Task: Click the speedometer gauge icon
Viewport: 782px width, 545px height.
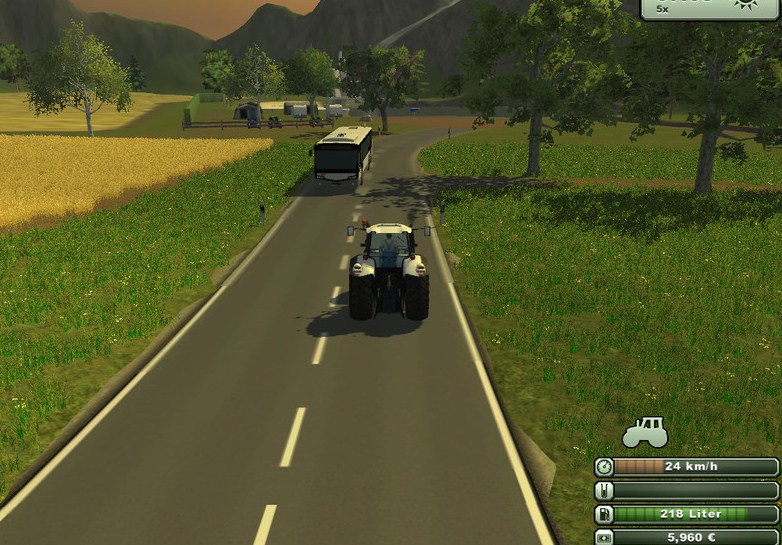Action: pyautogui.click(x=604, y=467)
